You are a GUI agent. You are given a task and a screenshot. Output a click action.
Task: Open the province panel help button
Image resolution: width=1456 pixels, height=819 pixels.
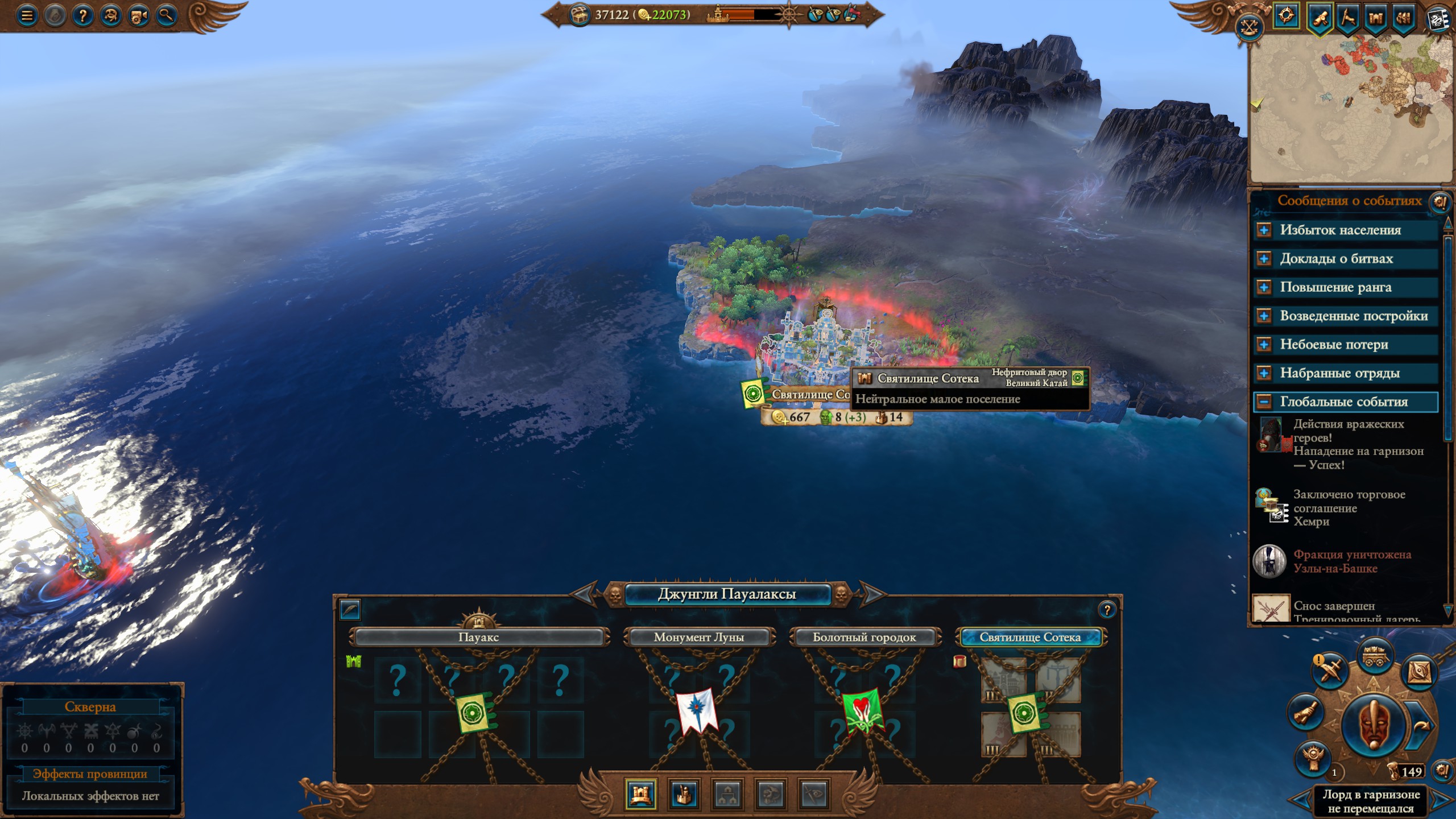coord(1107,610)
